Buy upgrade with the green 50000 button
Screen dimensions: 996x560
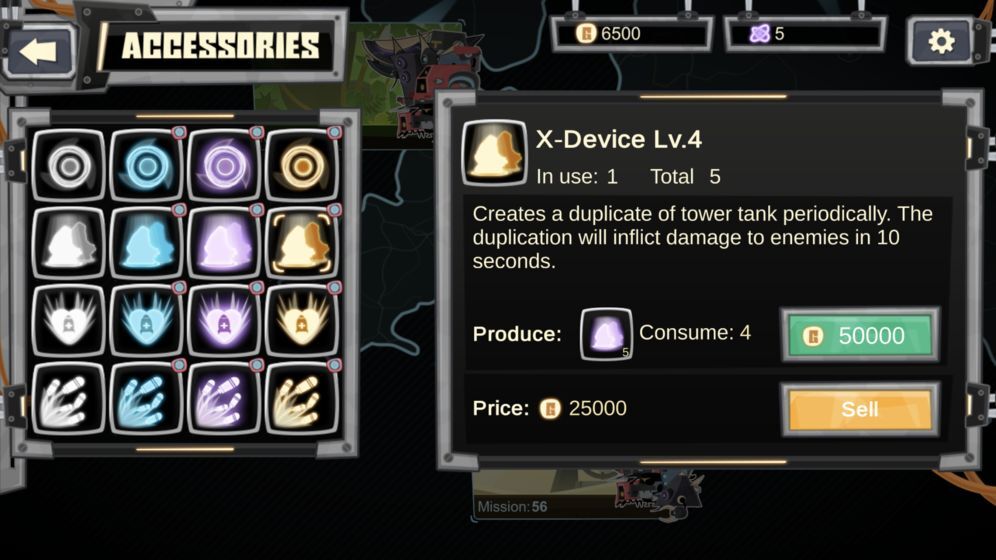coord(859,335)
